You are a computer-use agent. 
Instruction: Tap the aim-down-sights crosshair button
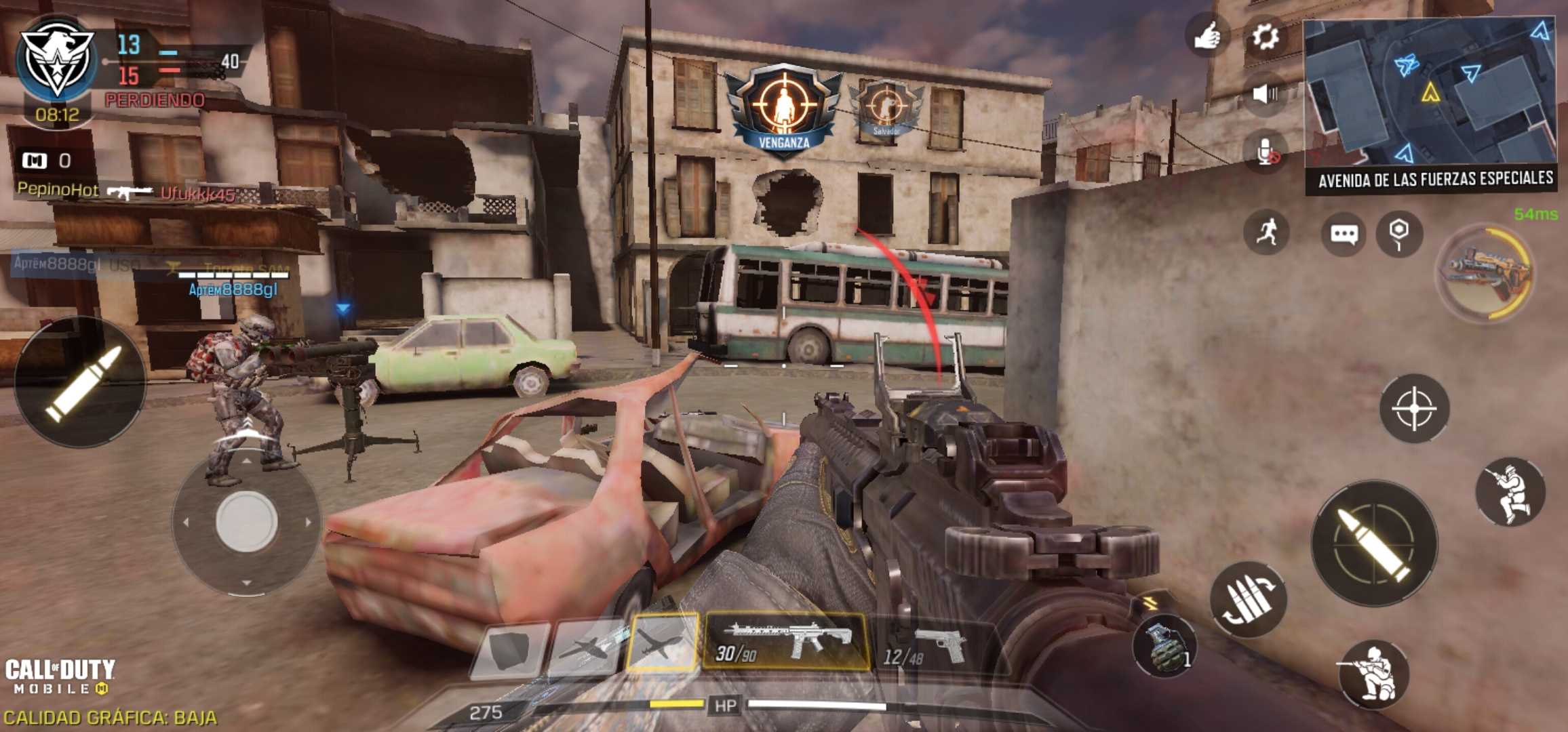1414,409
